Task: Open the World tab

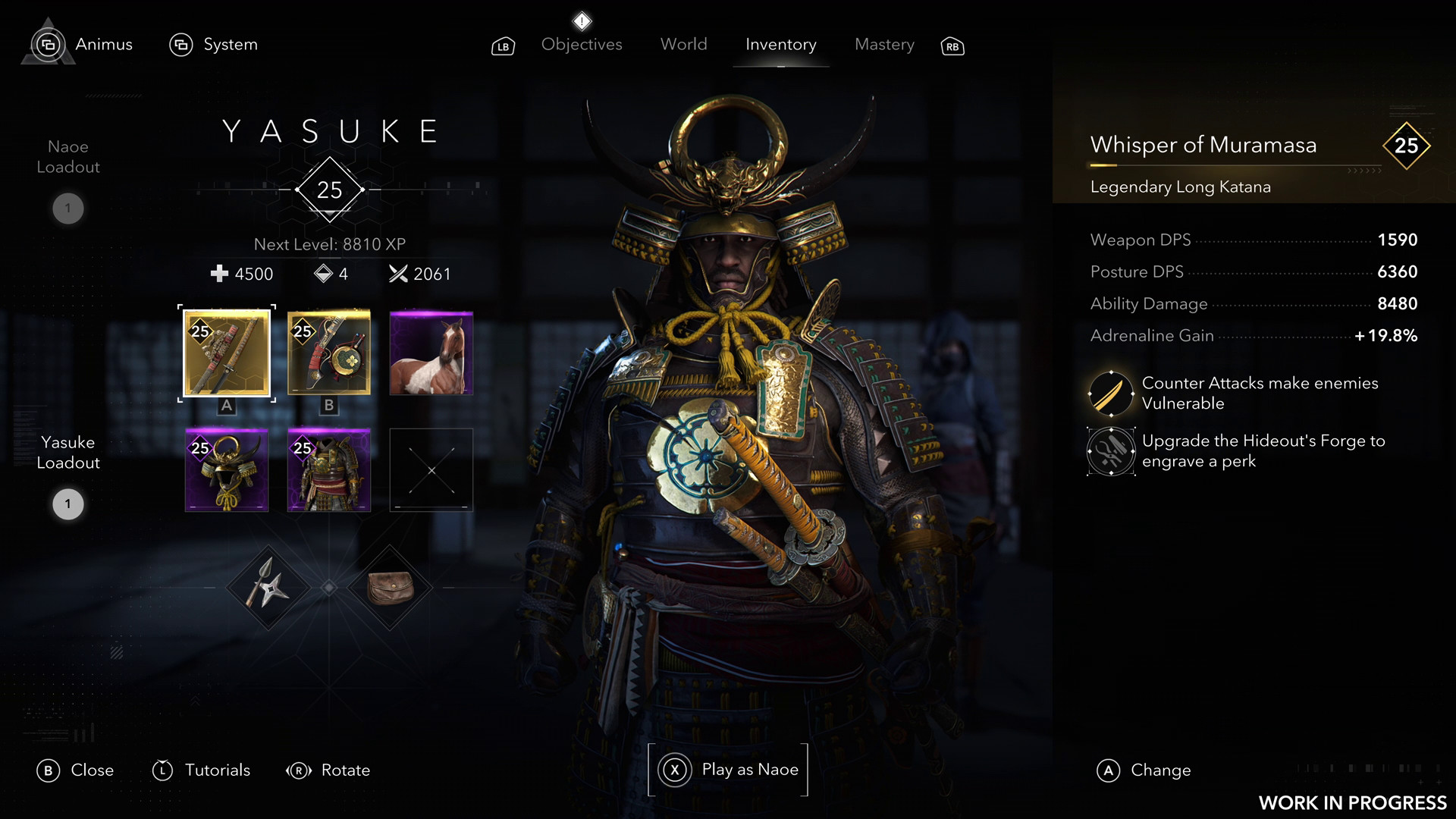Action: coord(683,45)
